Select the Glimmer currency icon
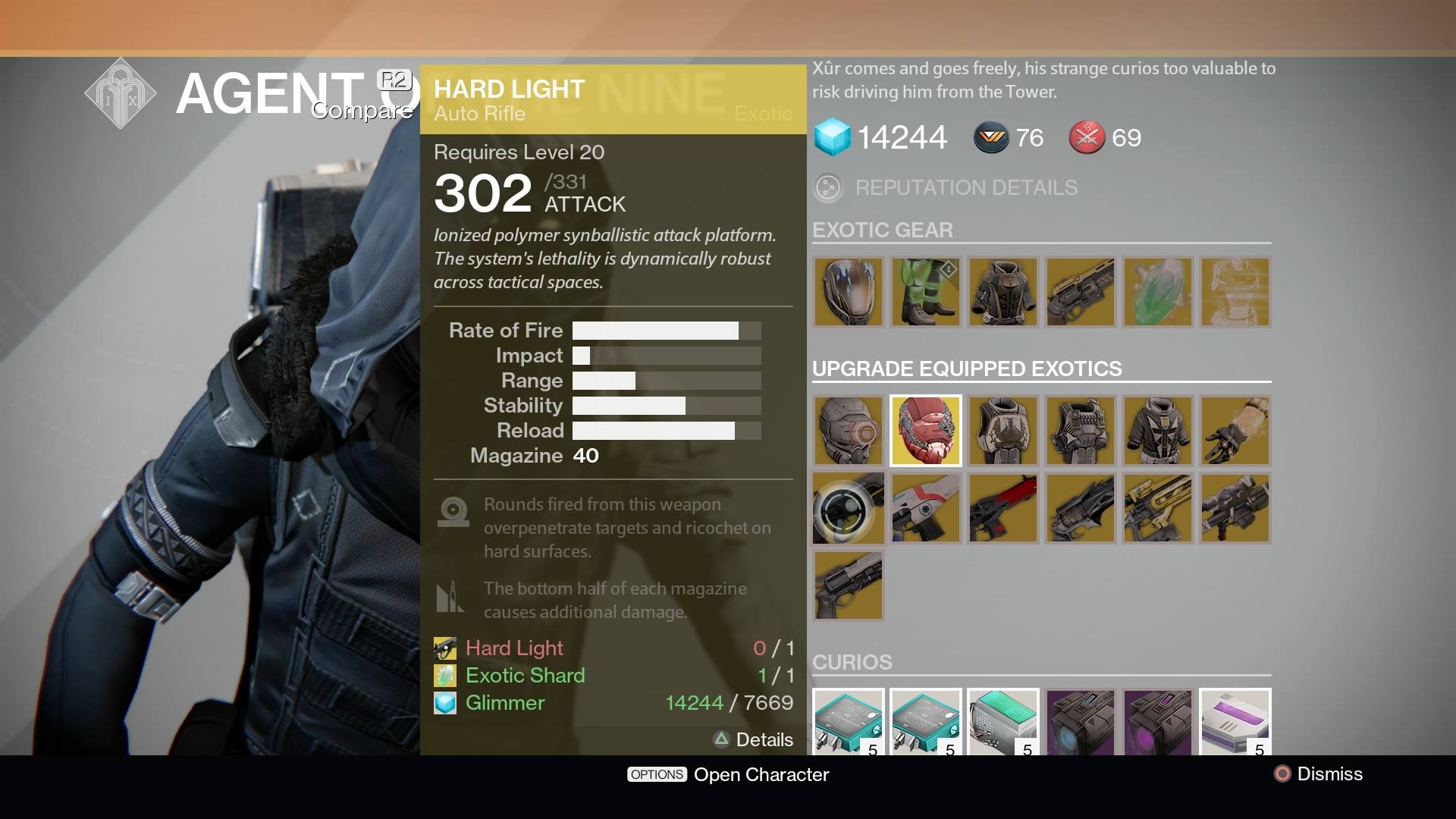The width and height of the screenshot is (1456, 819). tap(833, 137)
